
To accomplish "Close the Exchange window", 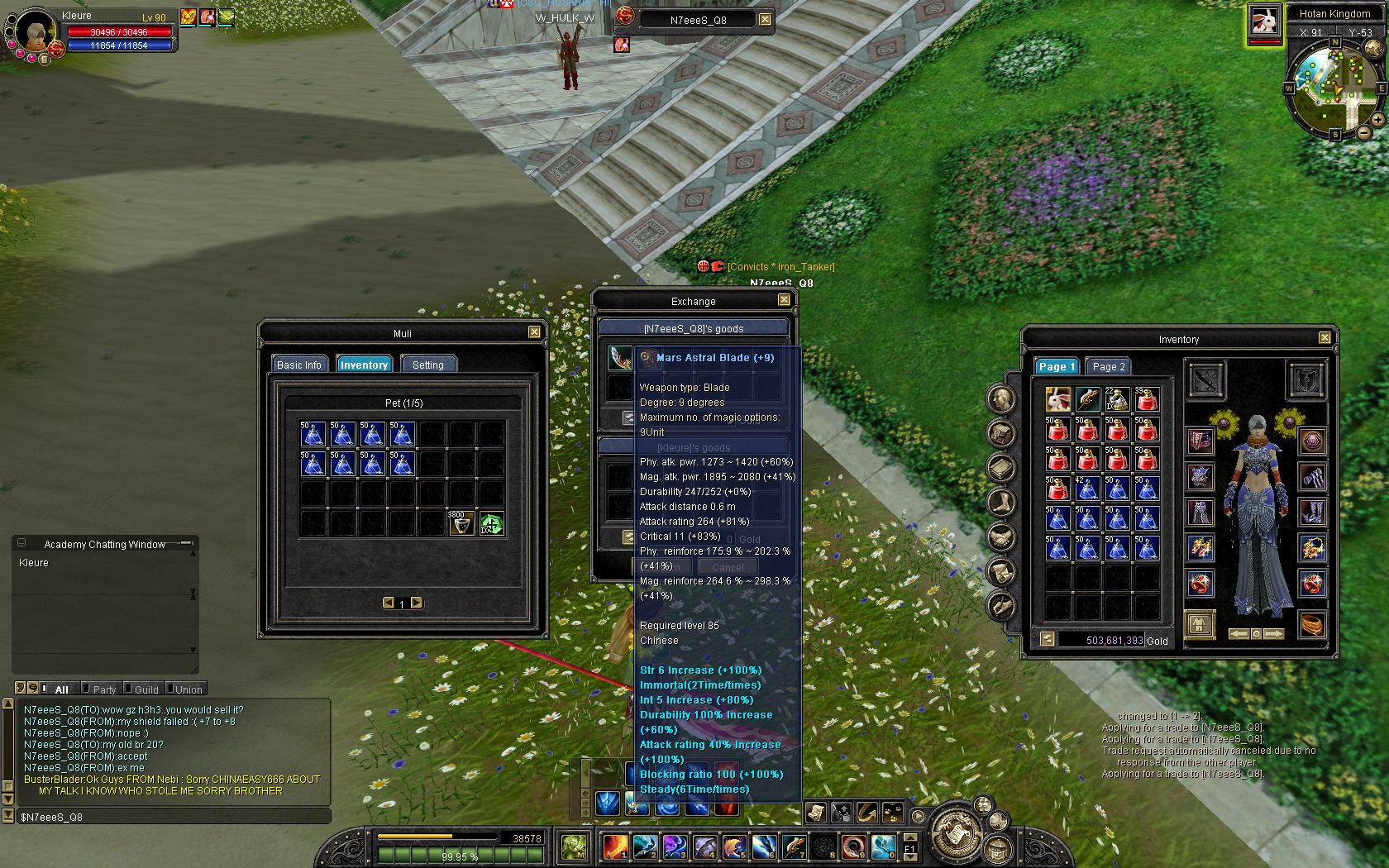I will (x=784, y=300).
